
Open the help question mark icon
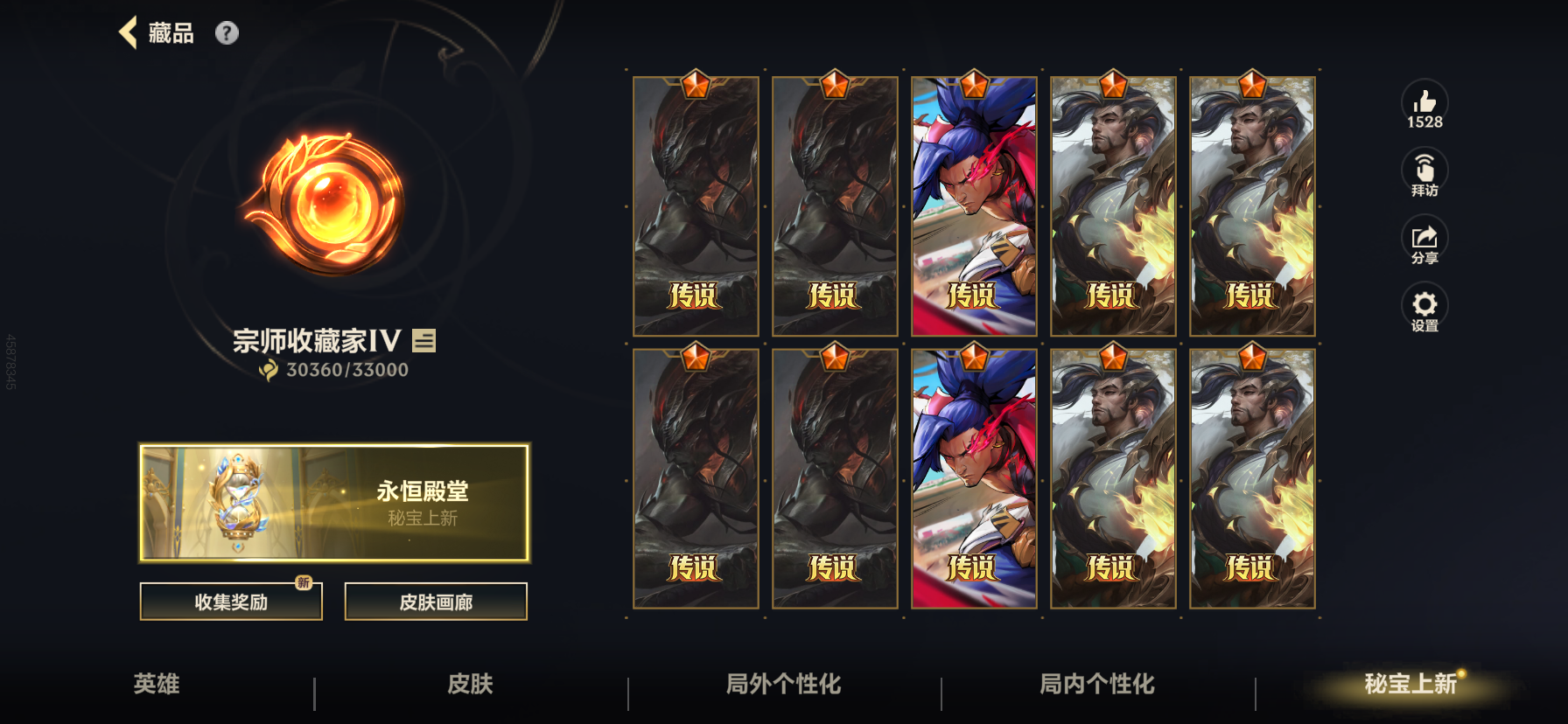227,33
